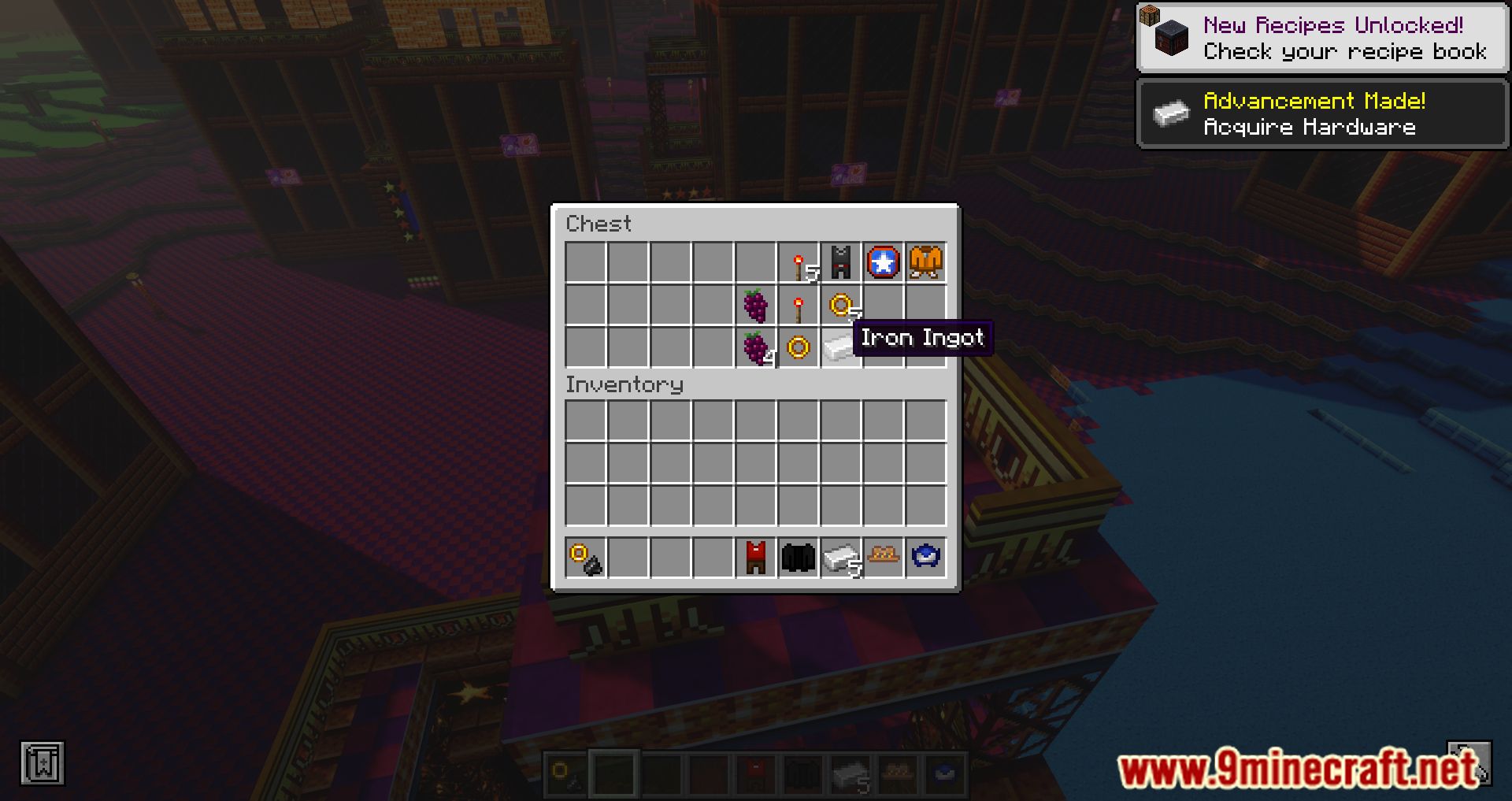Pick up the golden ring stack in the chest

(840, 306)
